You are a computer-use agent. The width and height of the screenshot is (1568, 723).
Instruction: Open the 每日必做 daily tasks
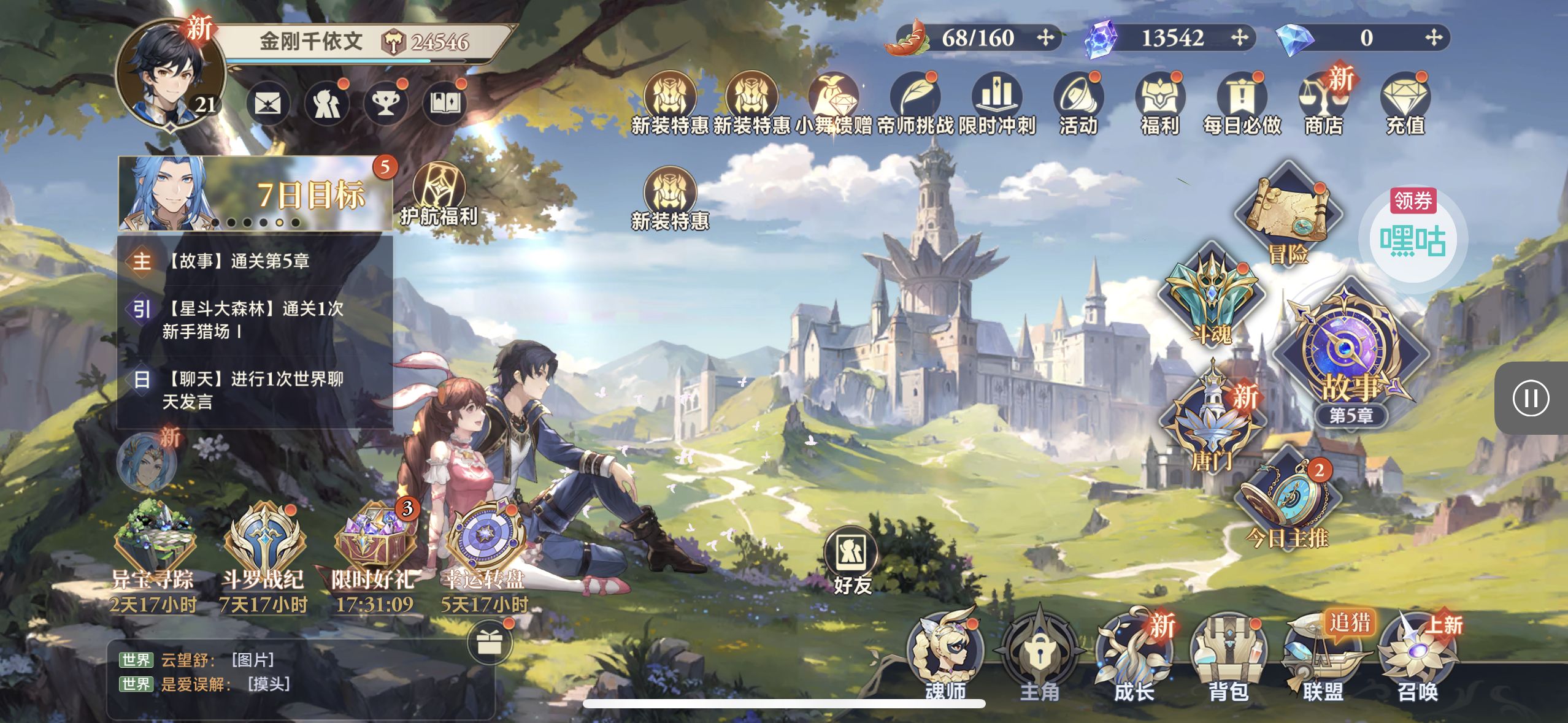tap(1242, 104)
